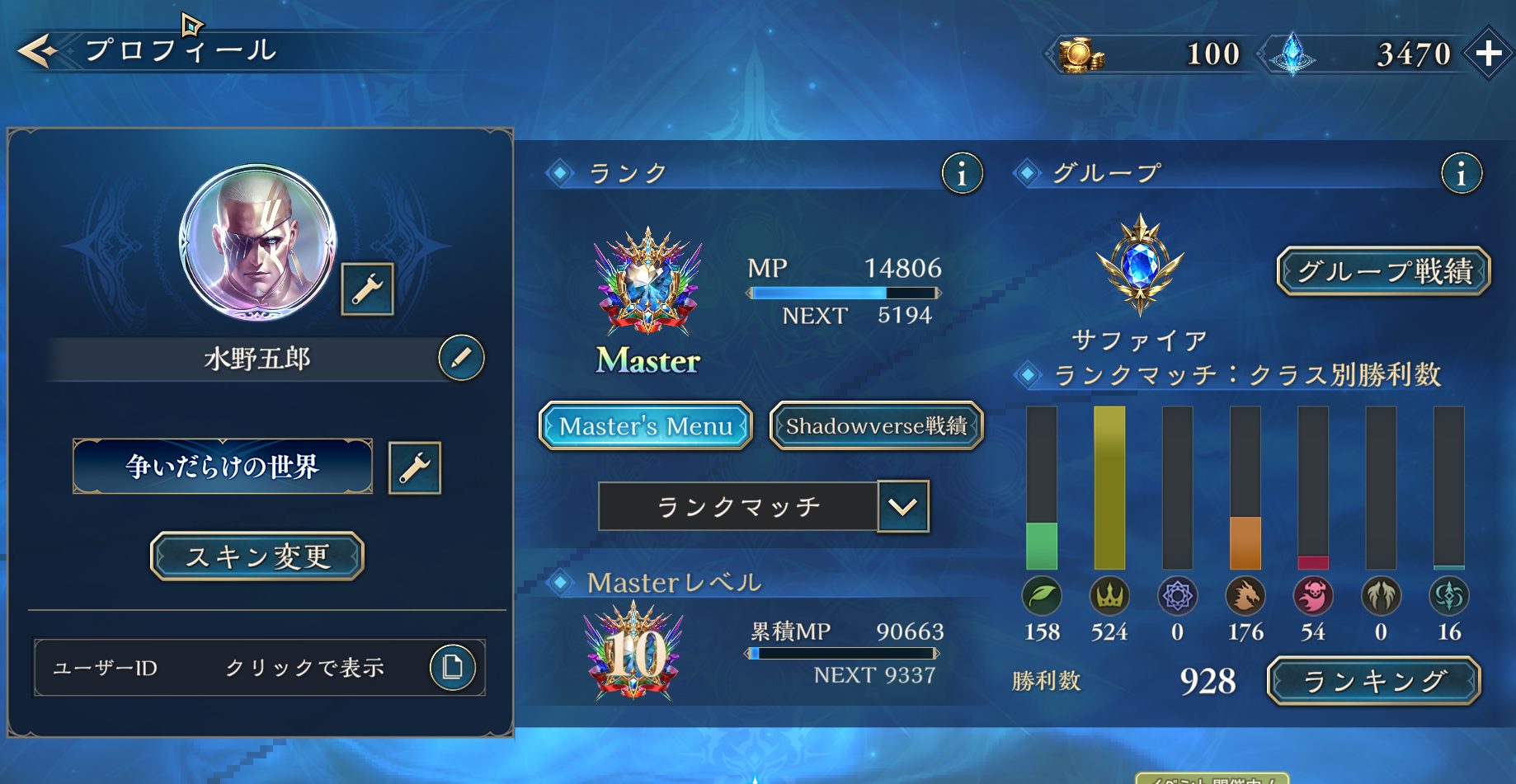View Shadowverse戦績 records
This screenshot has width=1516, height=784.
(x=876, y=426)
